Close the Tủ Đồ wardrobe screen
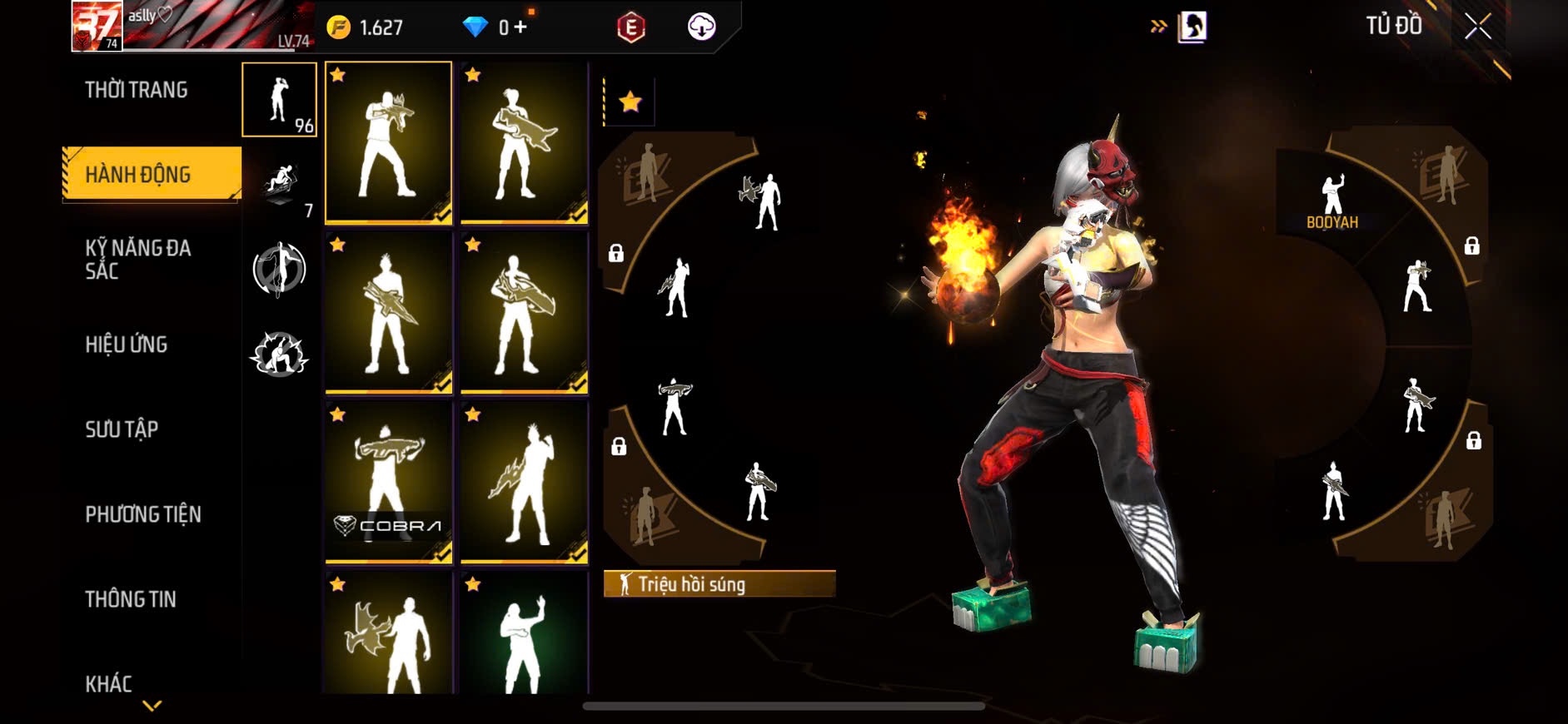 click(1478, 27)
